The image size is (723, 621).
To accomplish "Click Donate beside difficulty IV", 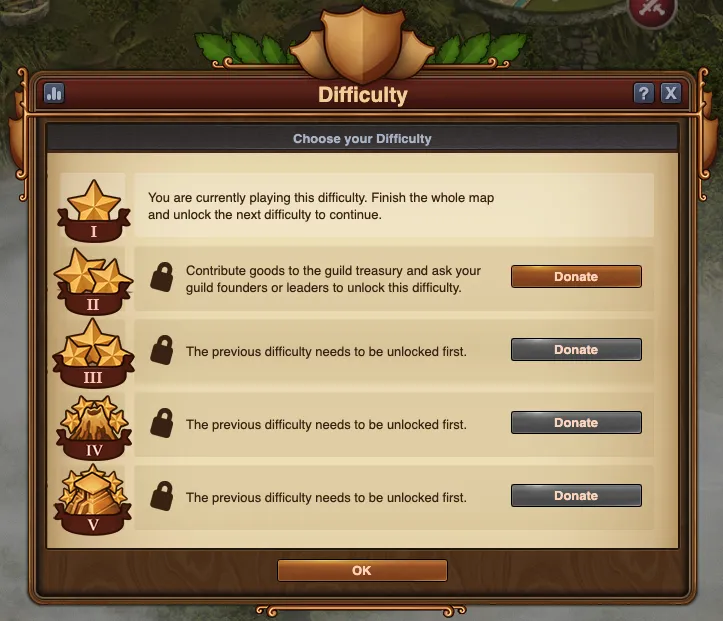I will pos(576,423).
